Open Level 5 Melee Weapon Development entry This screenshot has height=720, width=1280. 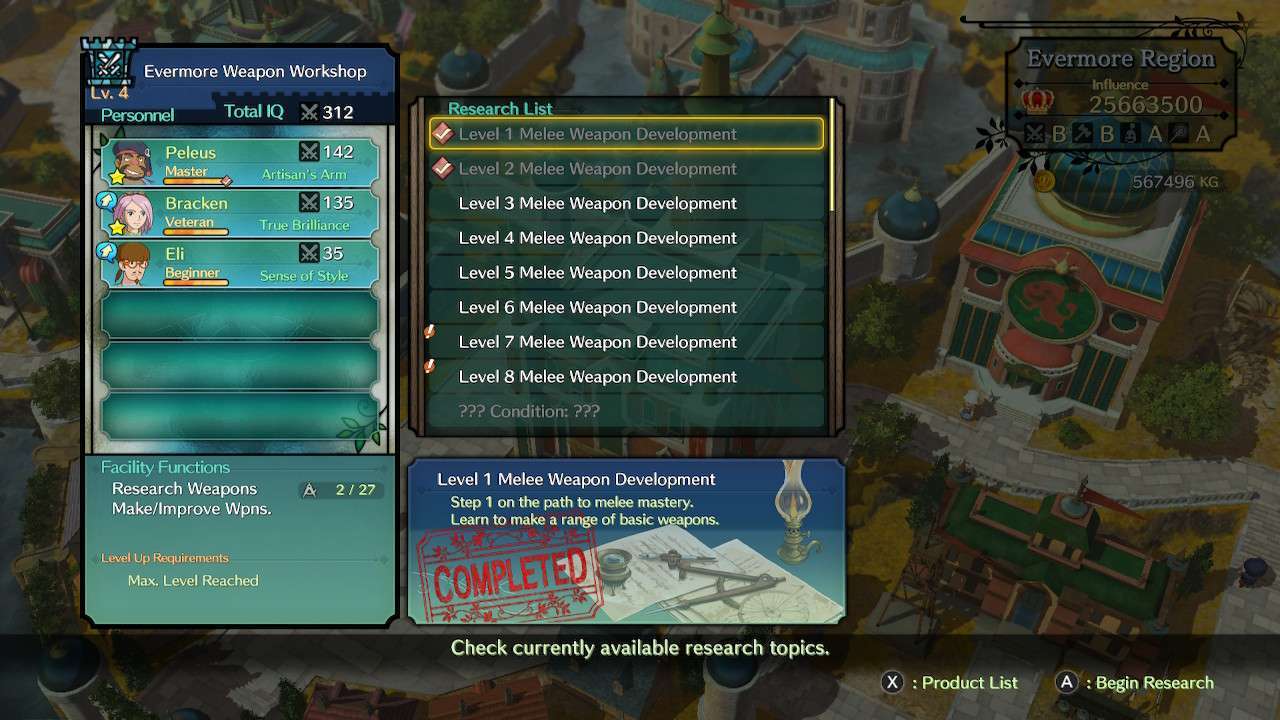pyautogui.click(x=626, y=273)
